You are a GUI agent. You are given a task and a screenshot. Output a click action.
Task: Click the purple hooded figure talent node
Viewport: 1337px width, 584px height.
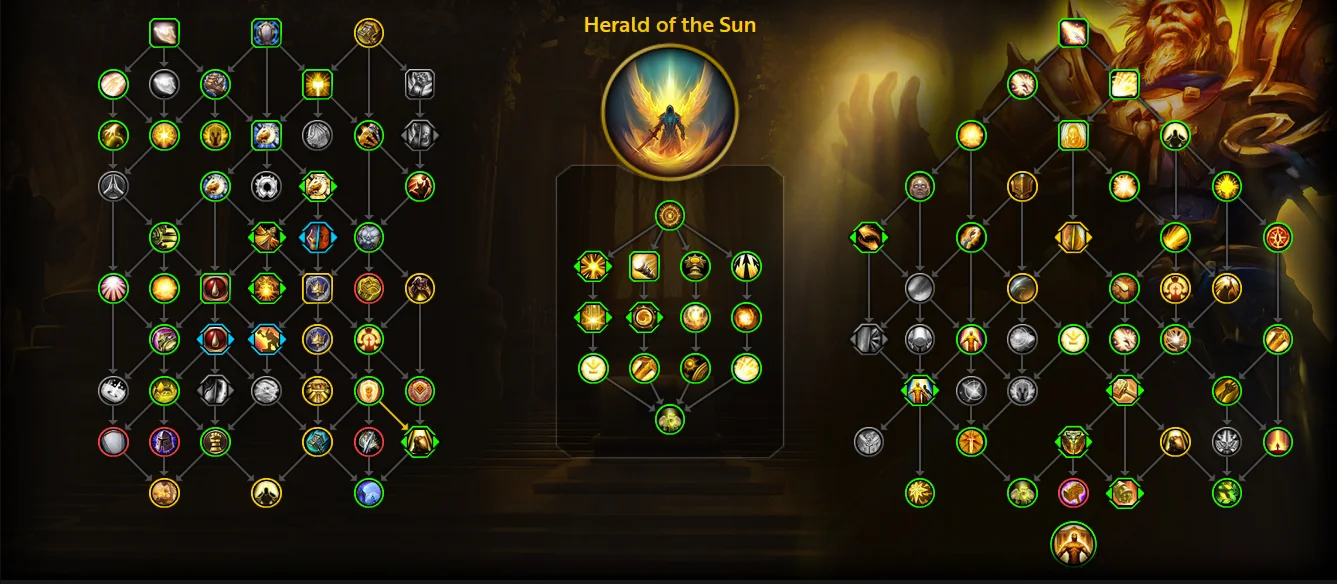[164, 441]
